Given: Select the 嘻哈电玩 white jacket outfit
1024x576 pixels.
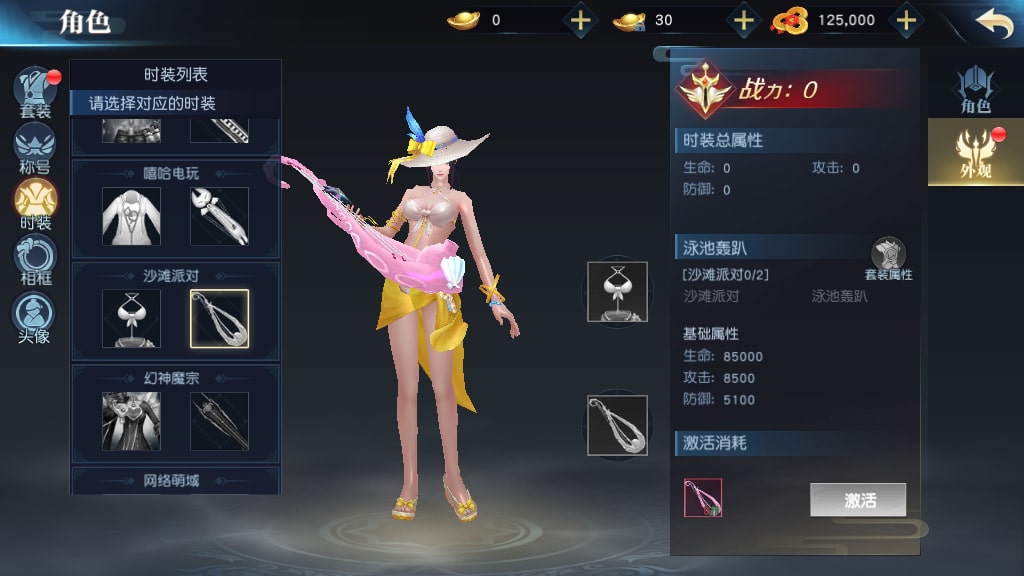Looking at the screenshot, I should (x=131, y=216).
